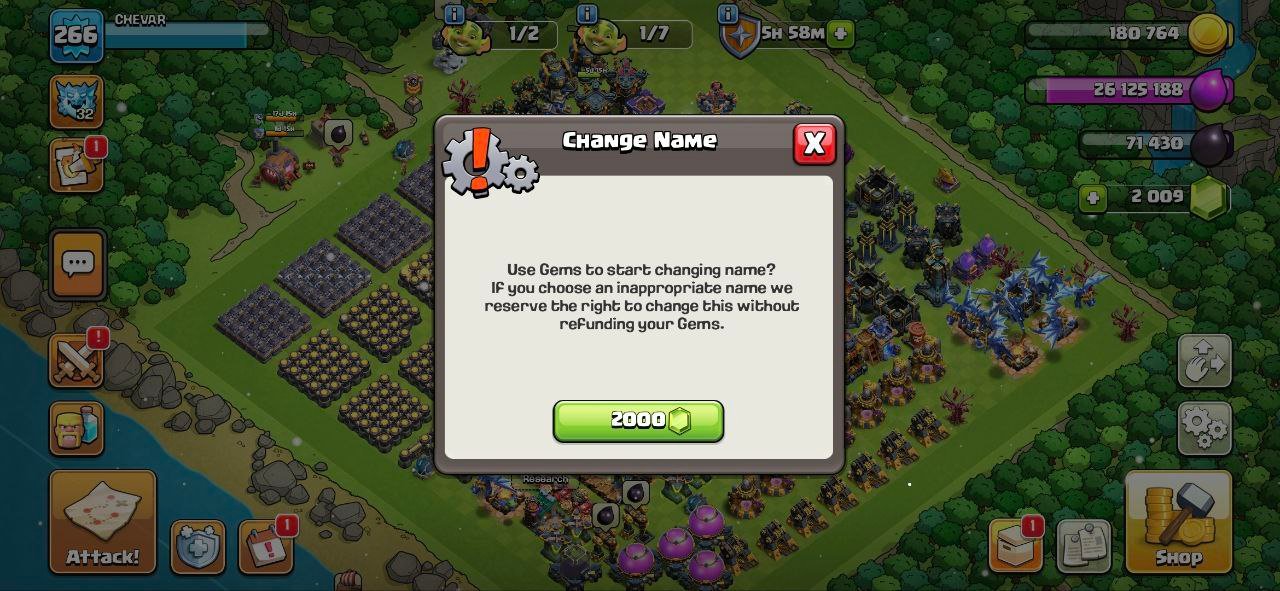Close the Change Name dialog

tap(814, 144)
